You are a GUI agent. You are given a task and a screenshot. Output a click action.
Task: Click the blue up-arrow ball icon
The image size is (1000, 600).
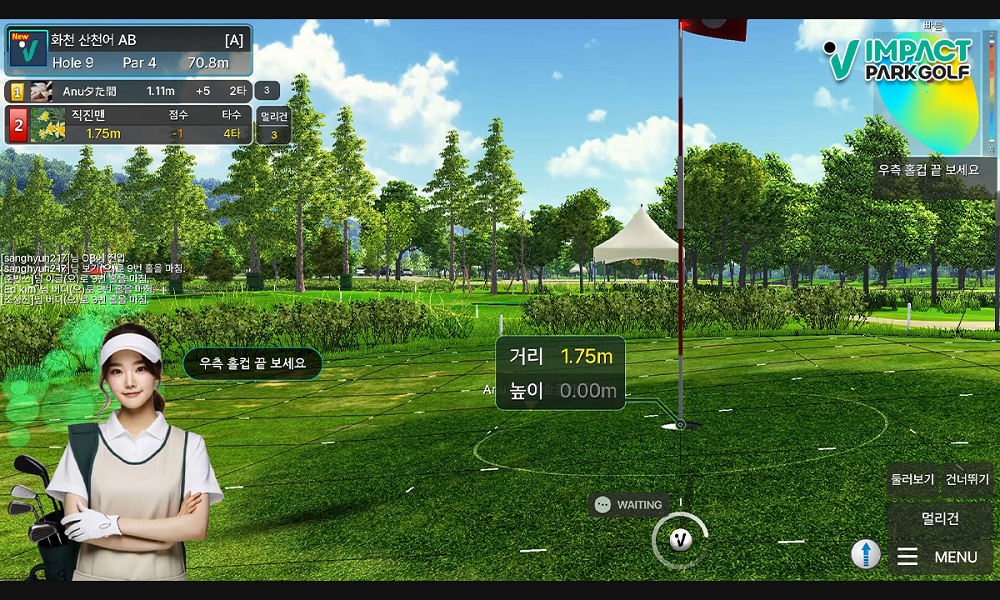tap(866, 554)
